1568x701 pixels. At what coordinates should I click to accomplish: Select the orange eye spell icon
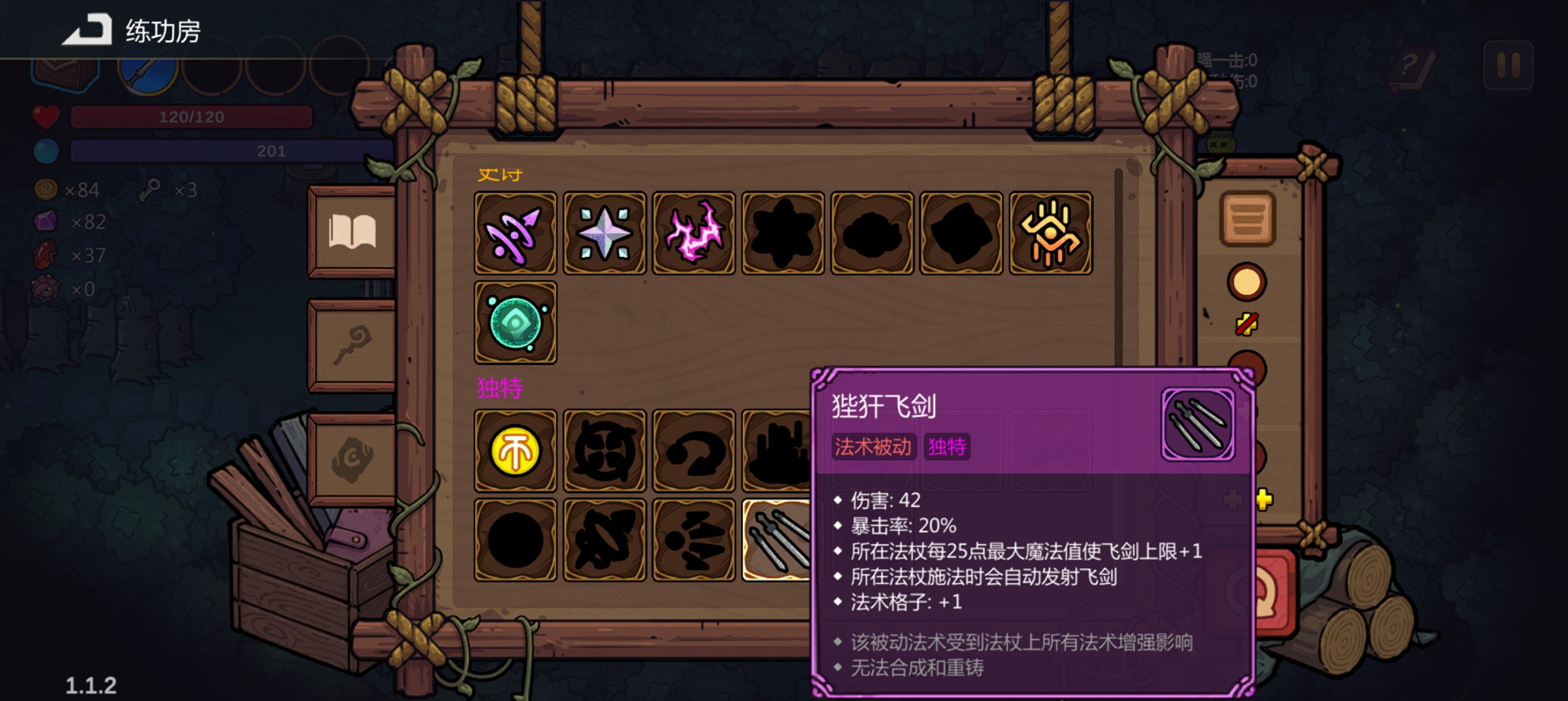(1049, 233)
